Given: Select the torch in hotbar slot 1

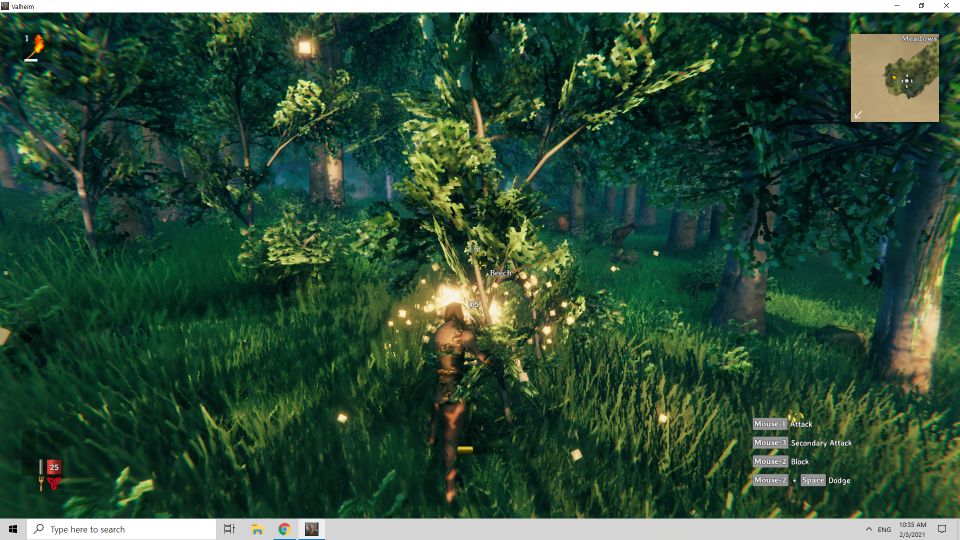Looking at the screenshot, I should tap(37, 44).
